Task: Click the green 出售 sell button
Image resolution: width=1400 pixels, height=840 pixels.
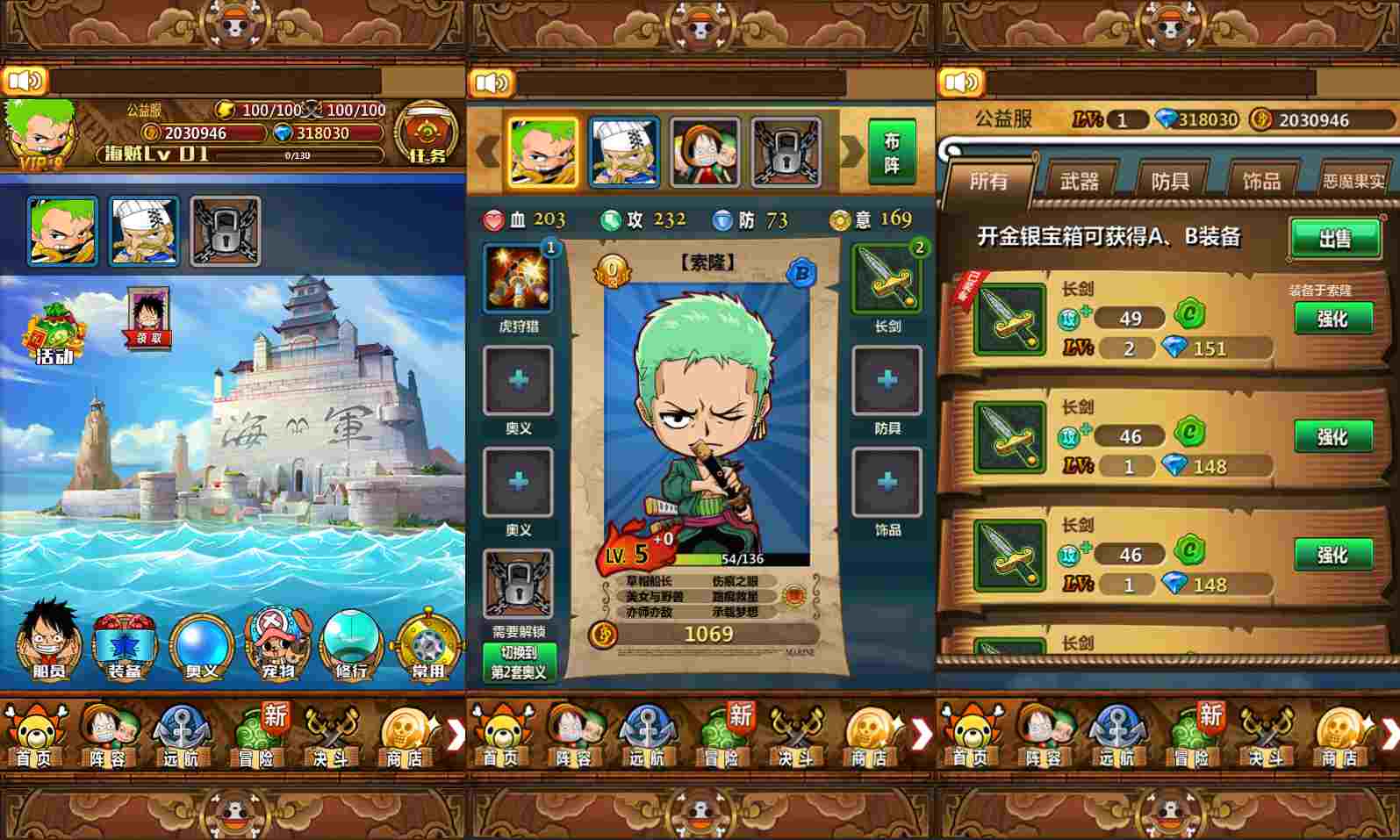Action: coord(1334,238)
